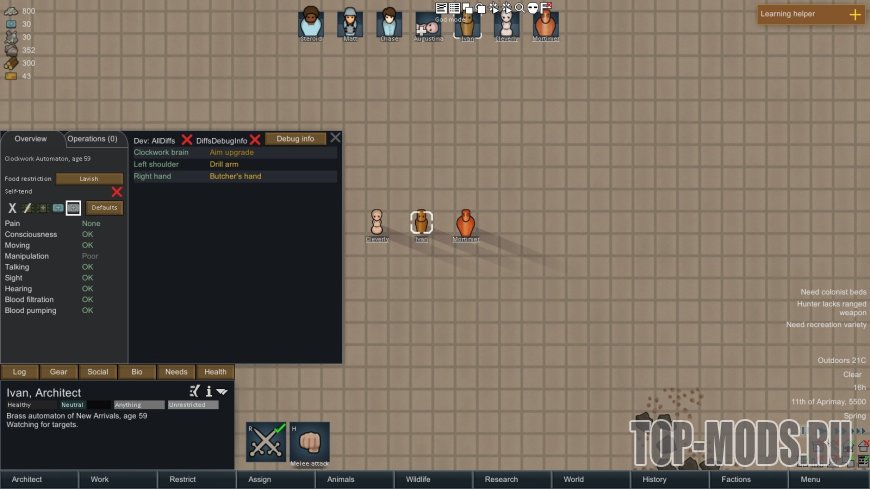The width and height of the screenshot is (870, 489).
Task: Select the Butcher's hand row
Action: pos(235,177)
